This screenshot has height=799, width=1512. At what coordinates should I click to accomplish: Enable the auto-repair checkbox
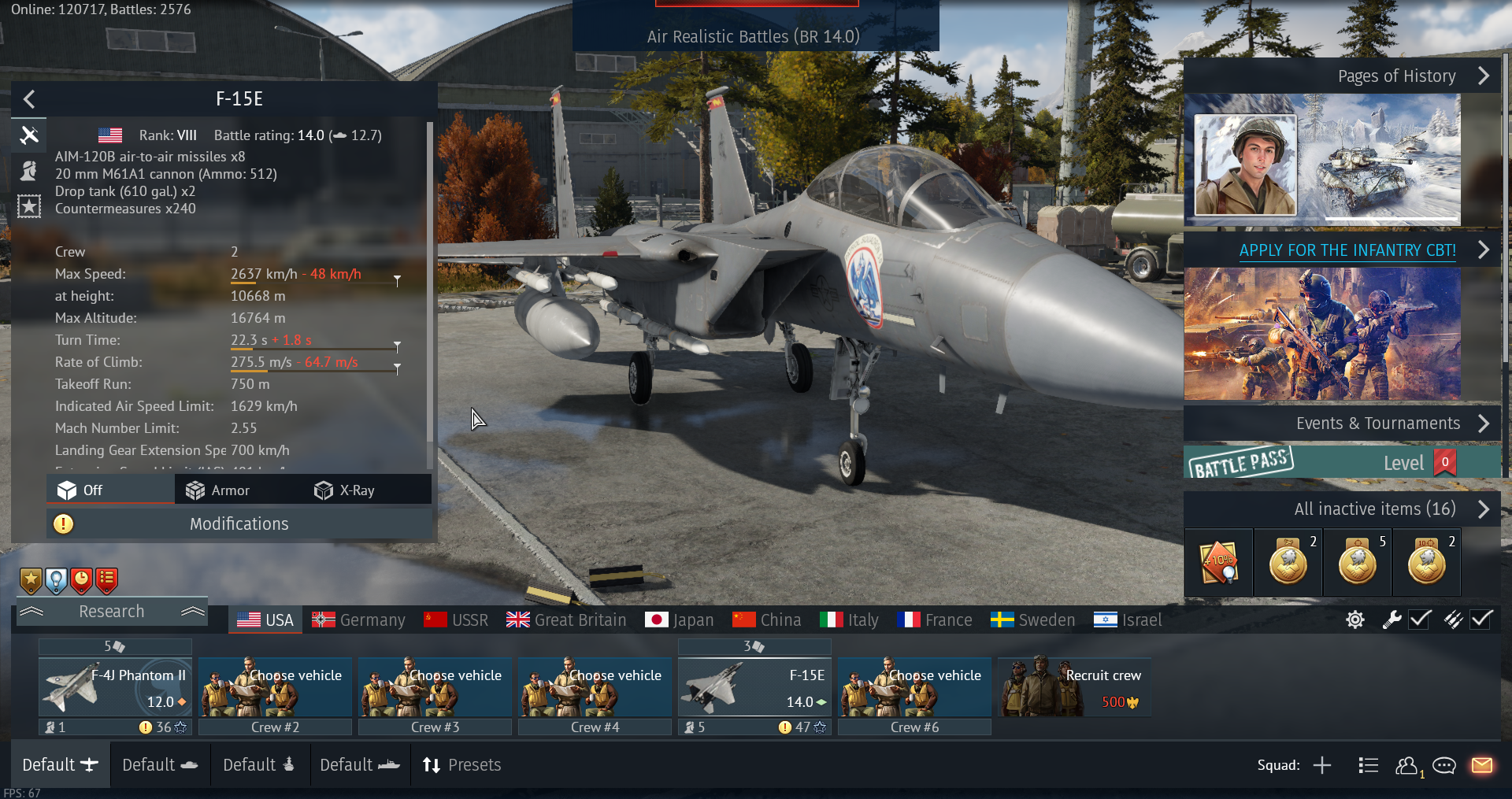1419,620
